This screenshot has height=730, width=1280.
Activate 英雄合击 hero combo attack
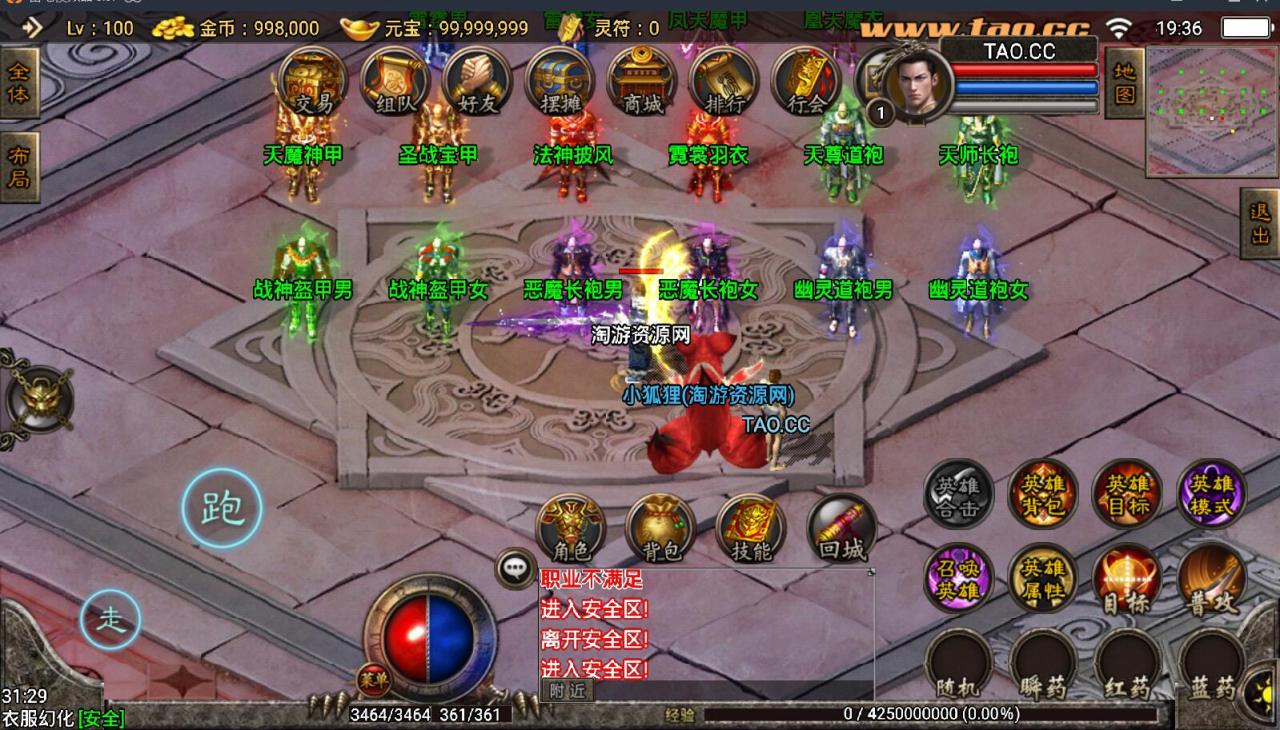pos(958,494)
